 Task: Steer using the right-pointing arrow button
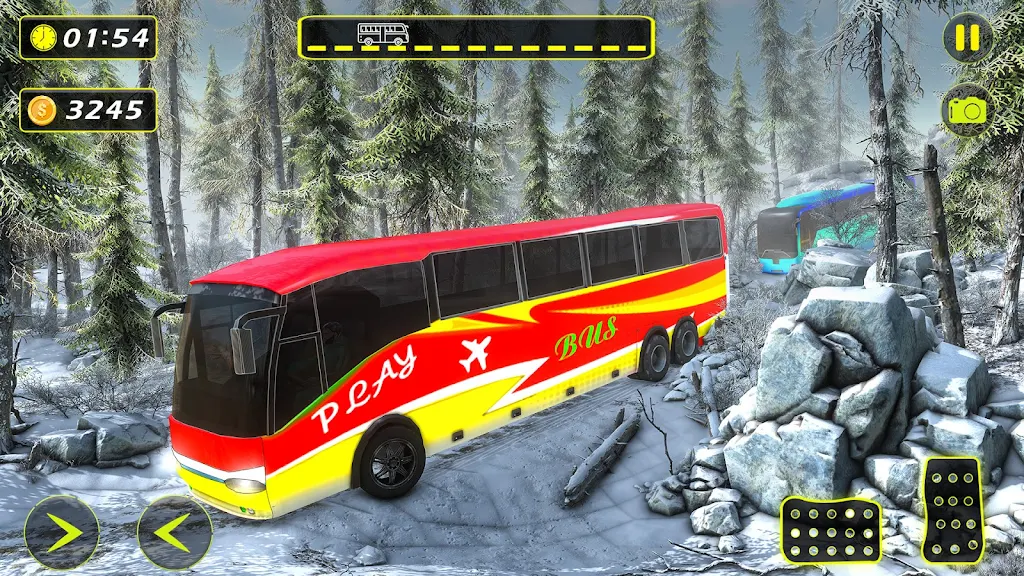pos(62,532)
